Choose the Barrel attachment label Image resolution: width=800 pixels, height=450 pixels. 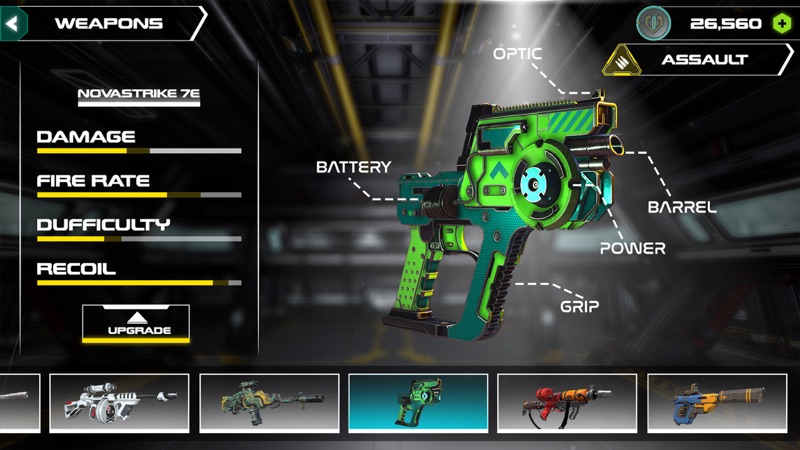(682, 208)
